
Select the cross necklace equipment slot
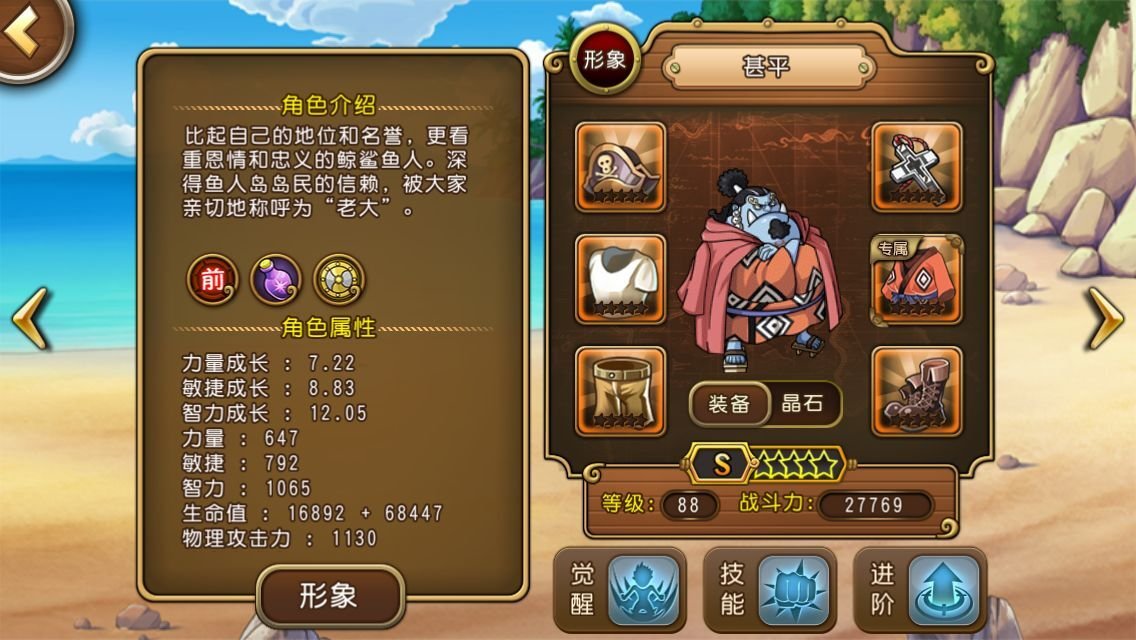click(917, 167)
